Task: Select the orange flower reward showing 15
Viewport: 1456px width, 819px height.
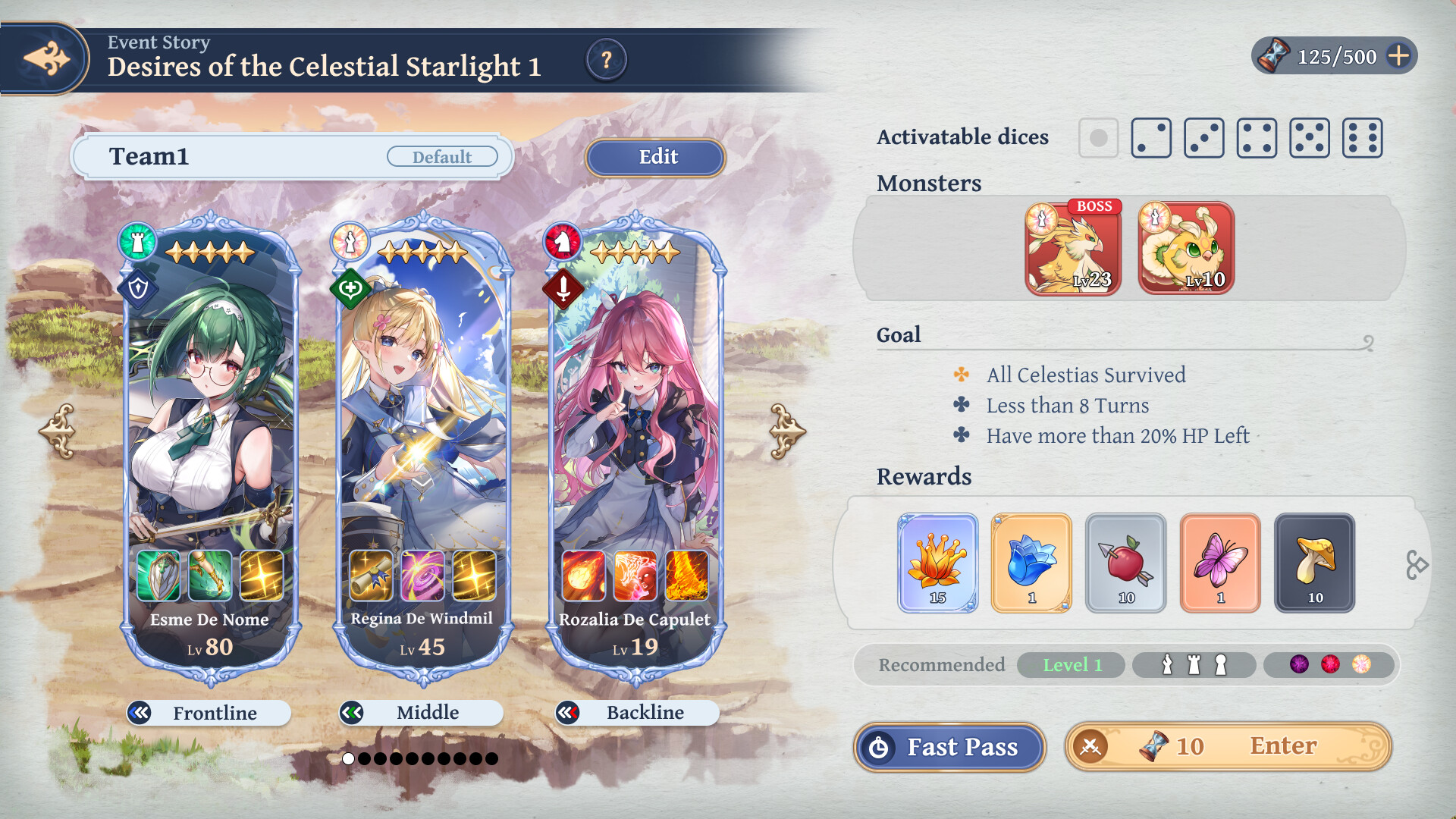Action: point(938,562)
